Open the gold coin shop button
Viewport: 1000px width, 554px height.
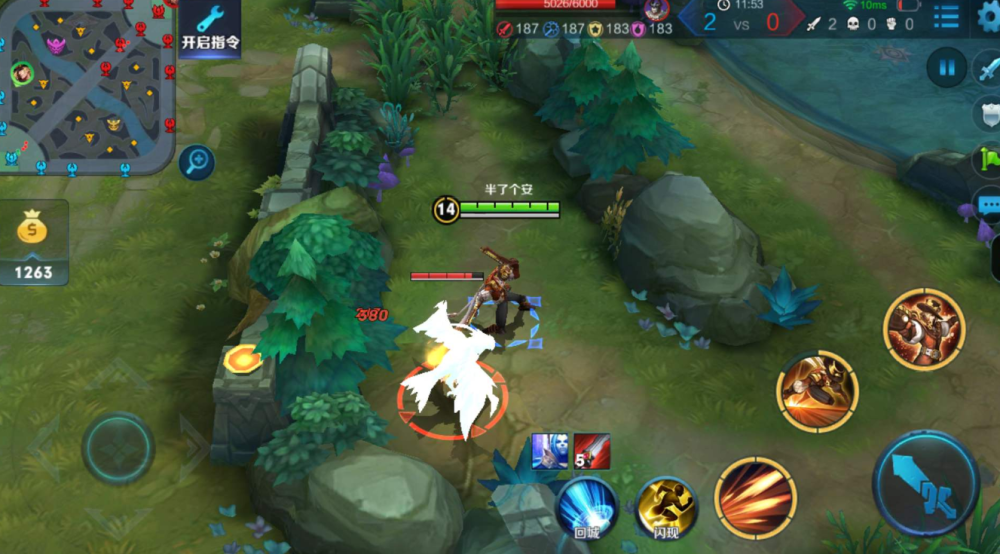click(x=34, y=242)
